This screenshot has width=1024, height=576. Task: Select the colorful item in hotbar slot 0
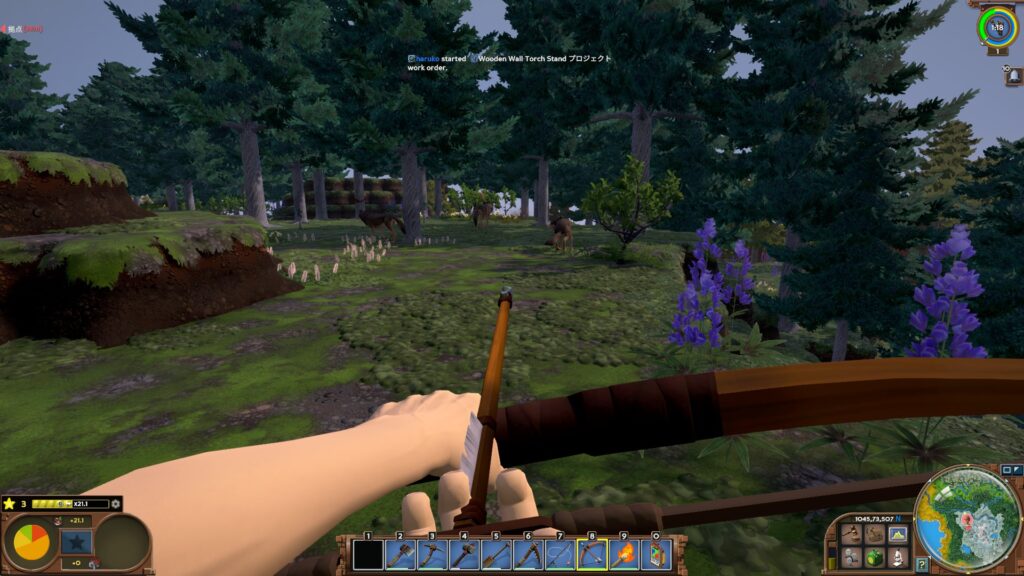656,553
